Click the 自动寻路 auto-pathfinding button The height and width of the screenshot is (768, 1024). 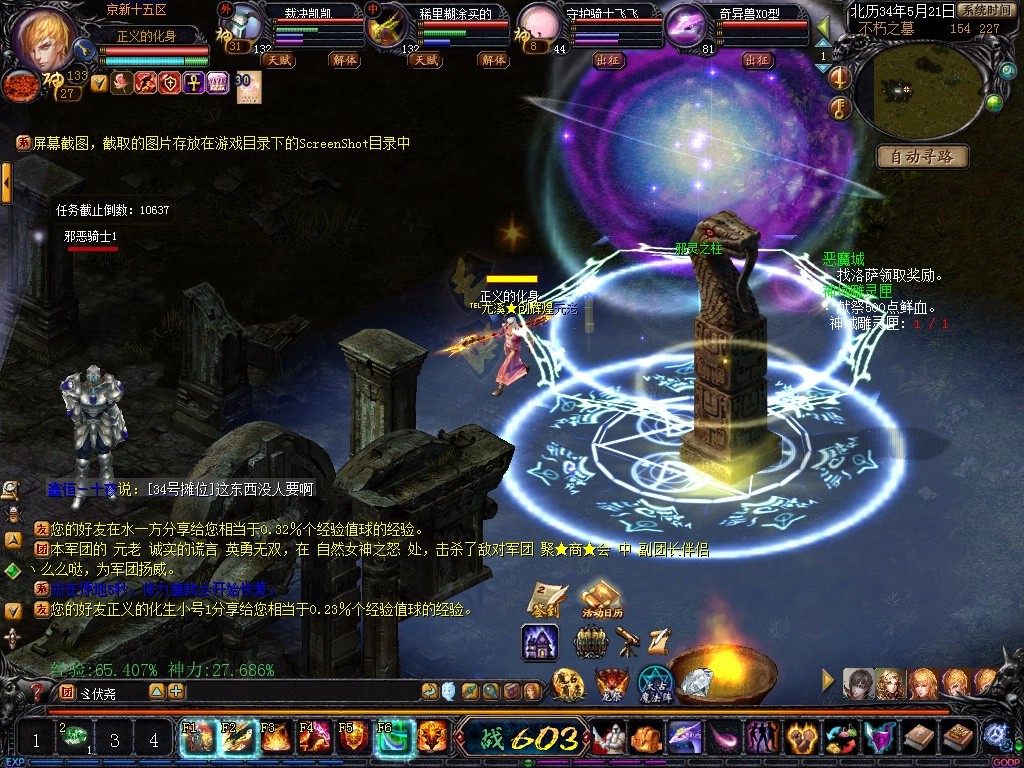coord(922,156)
